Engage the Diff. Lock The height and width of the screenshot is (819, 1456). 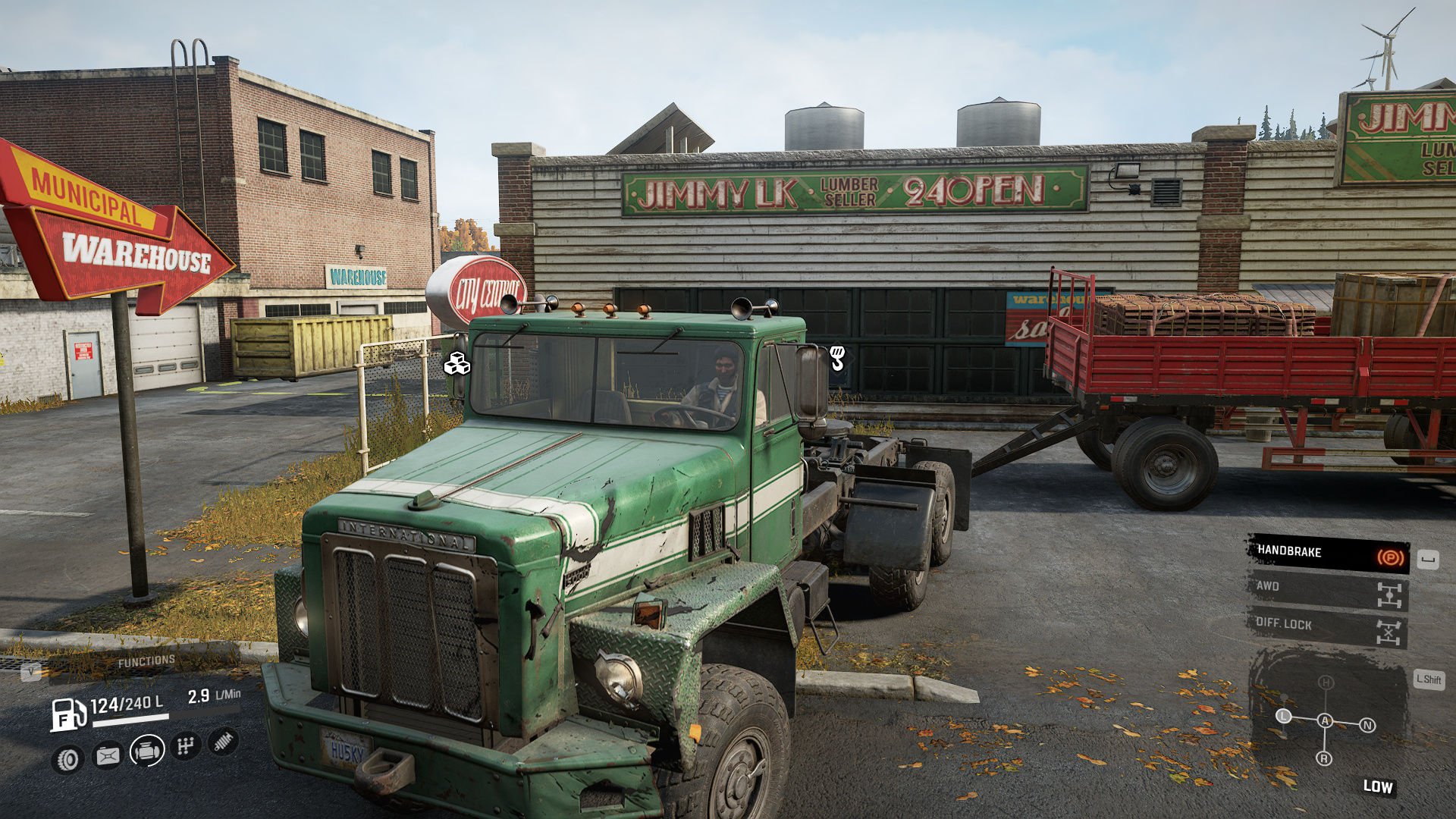tap(1329, 628)
